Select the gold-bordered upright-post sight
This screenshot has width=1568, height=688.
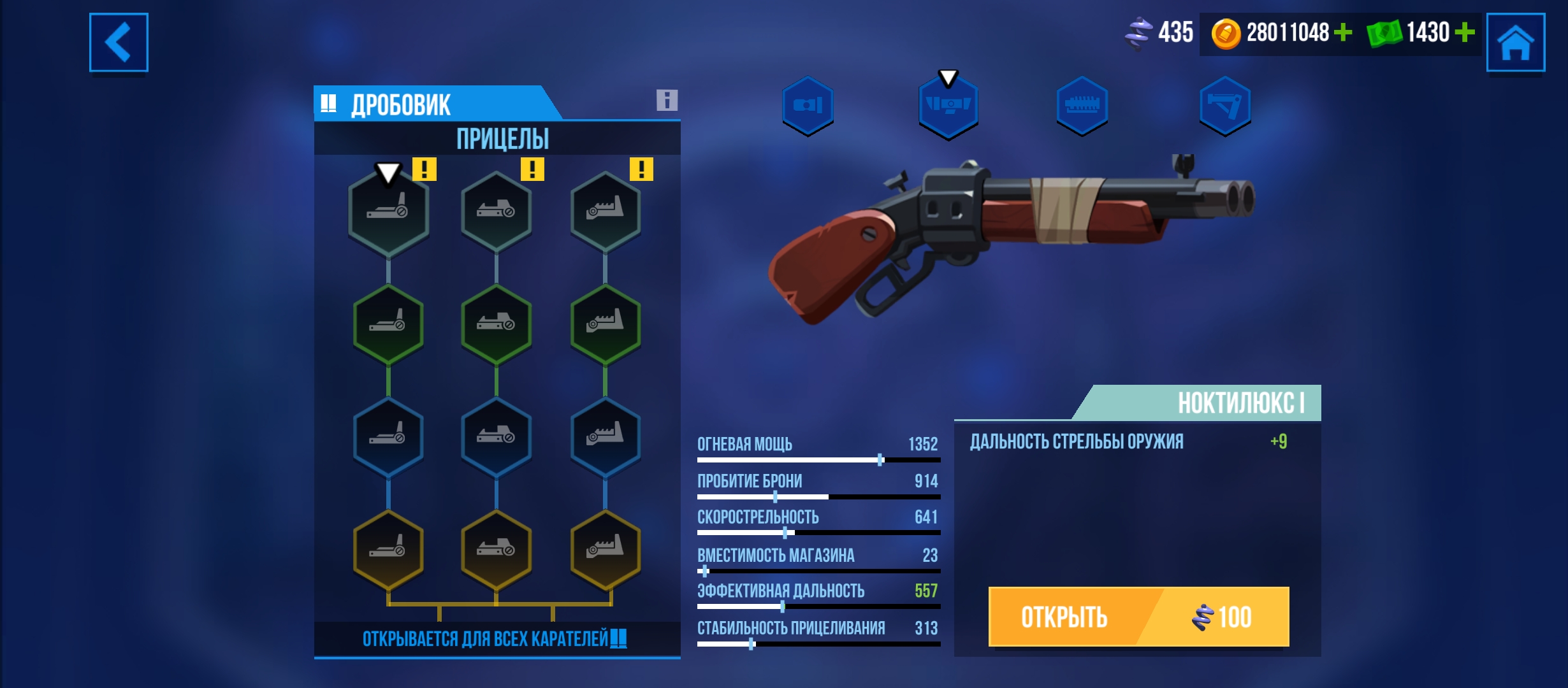click(x=388, y=549)
